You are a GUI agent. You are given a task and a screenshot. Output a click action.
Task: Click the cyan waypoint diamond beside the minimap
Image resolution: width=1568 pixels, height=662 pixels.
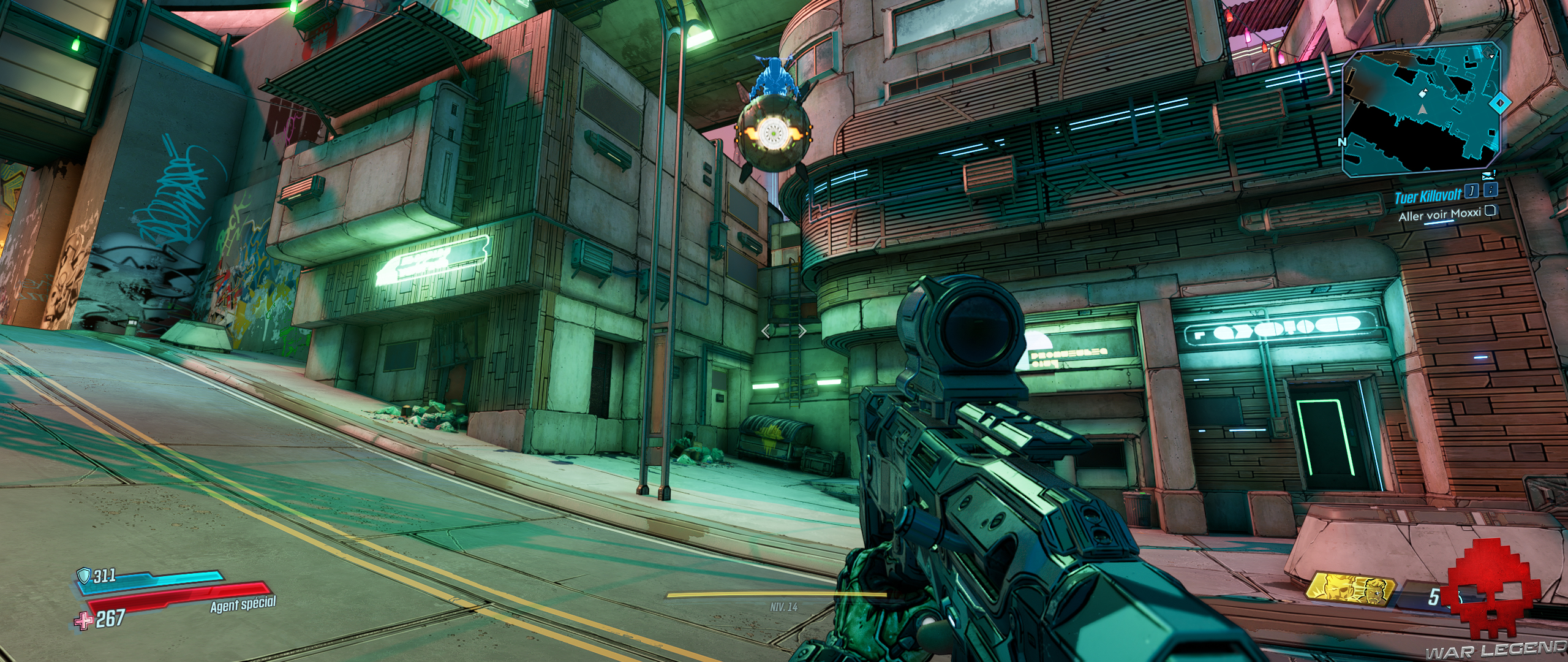coord(1499,102)
